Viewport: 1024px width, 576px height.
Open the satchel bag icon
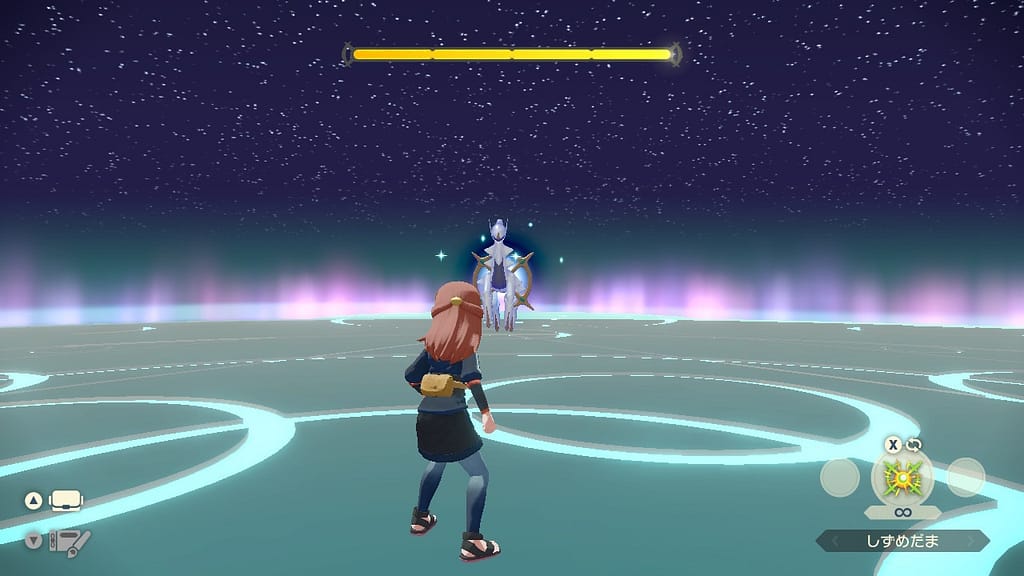(x=66, y=500)
